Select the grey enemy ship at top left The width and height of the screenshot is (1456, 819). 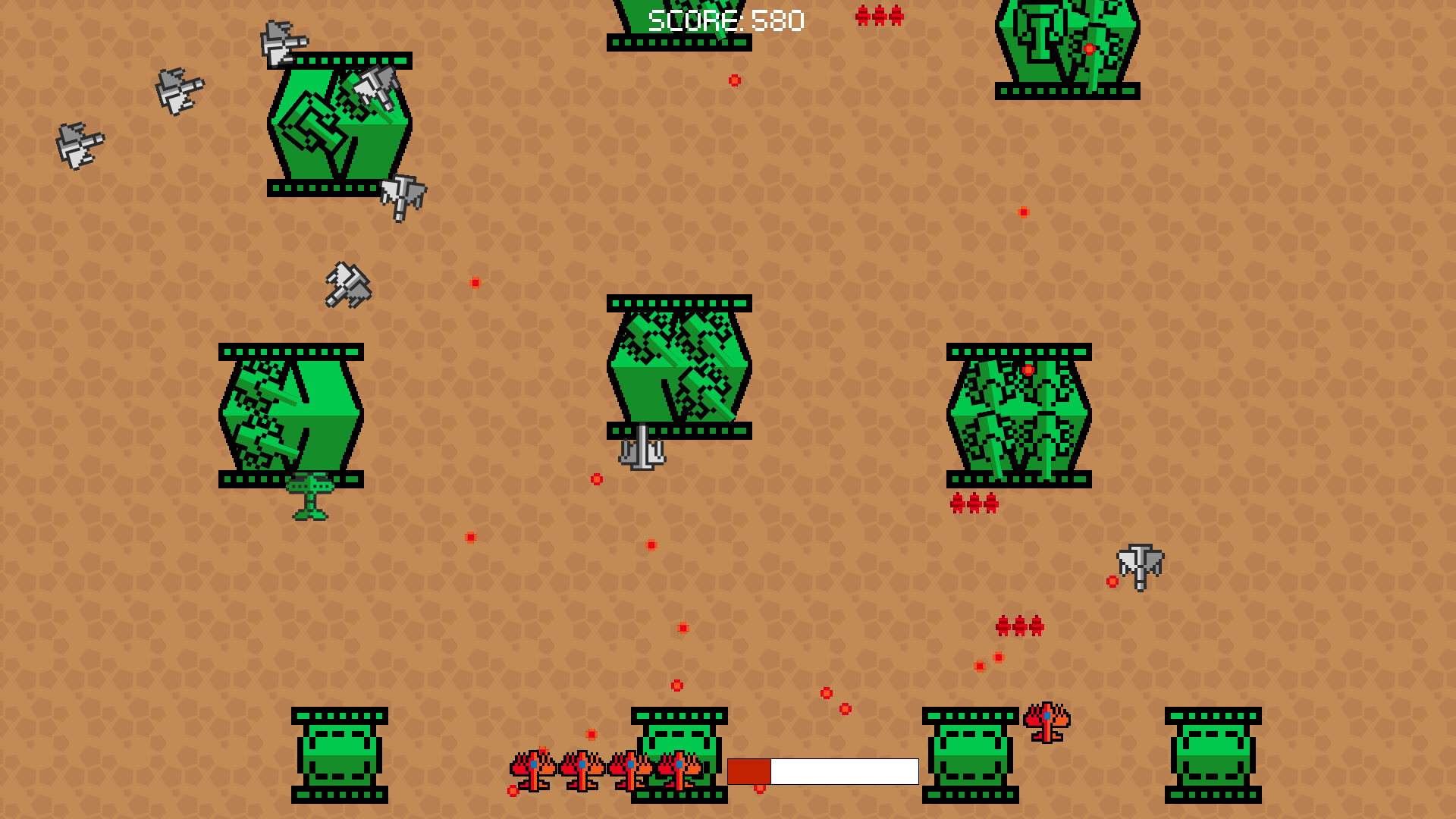pos(180,91)
